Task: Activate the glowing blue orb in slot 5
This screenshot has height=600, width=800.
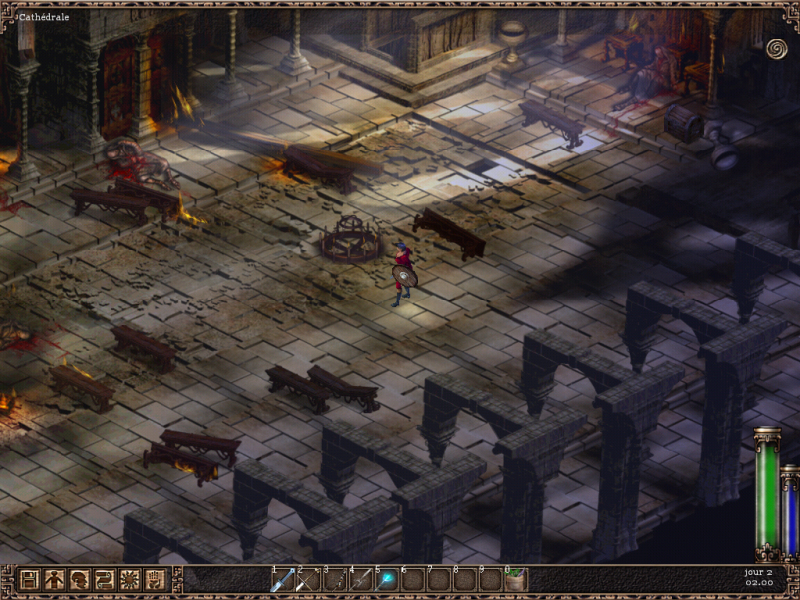Action: 386,580
